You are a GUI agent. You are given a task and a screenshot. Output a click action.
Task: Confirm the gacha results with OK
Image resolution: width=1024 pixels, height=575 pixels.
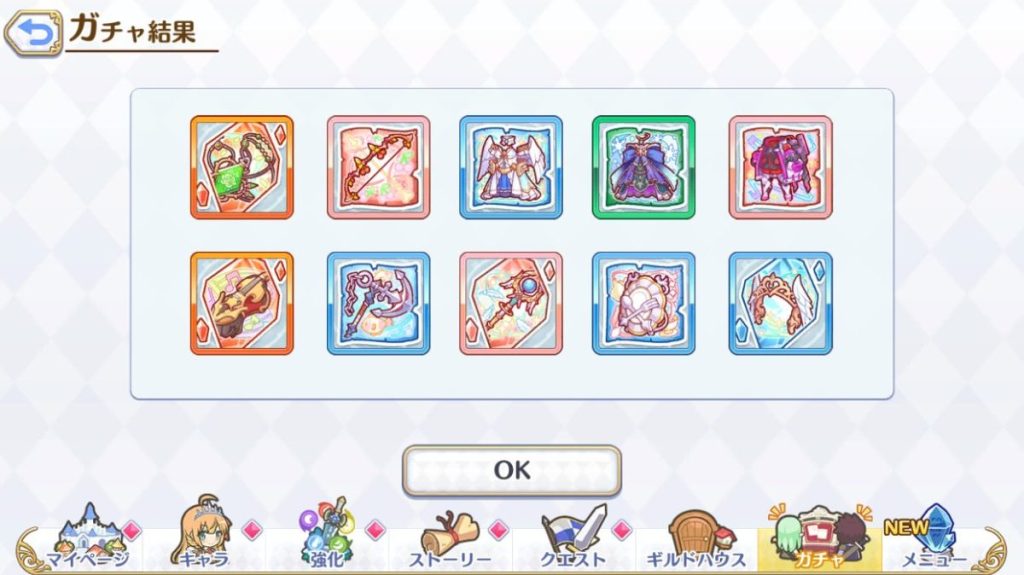511,470
